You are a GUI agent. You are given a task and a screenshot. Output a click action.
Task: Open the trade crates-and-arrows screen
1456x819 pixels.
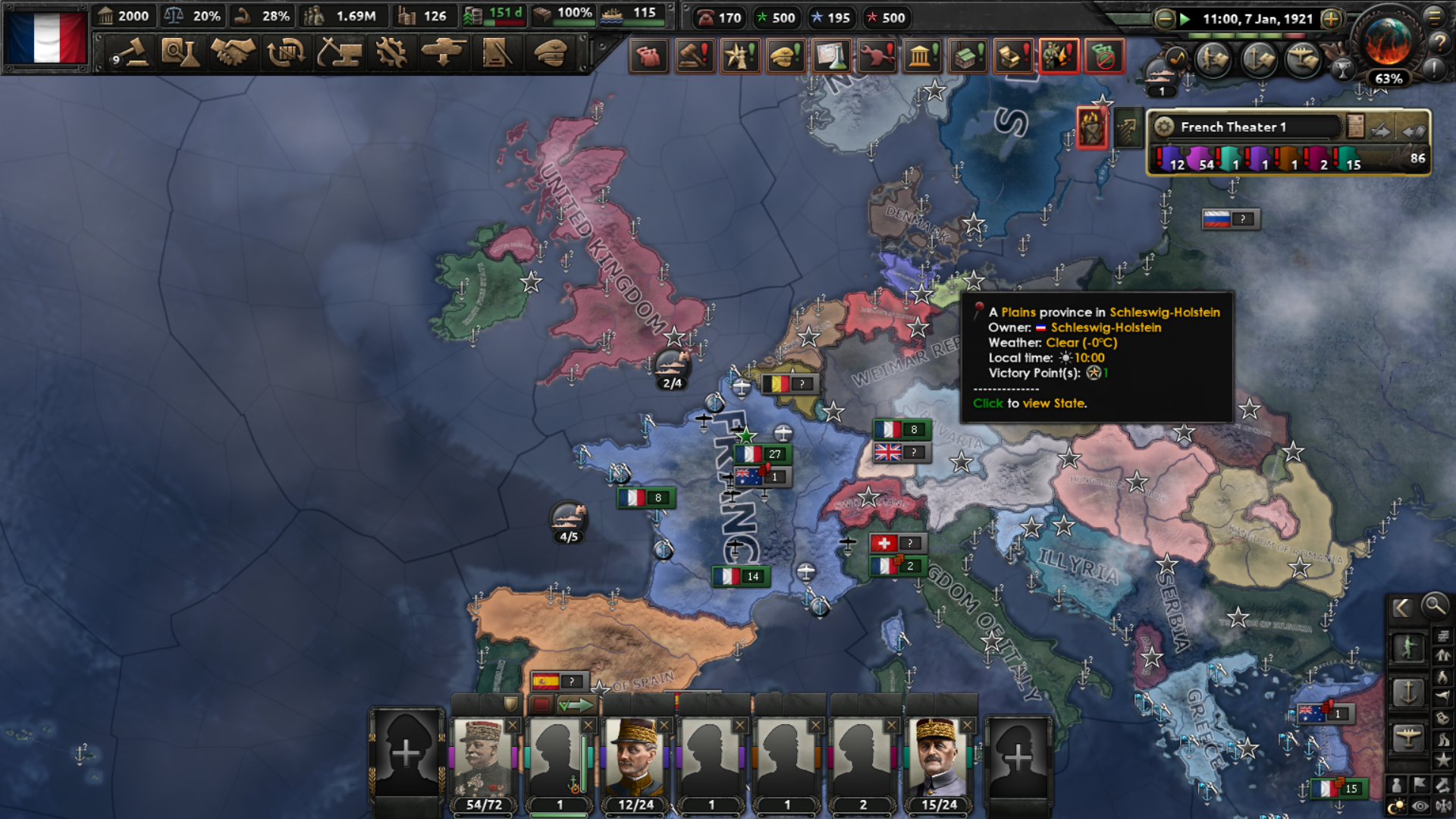click(286, 53)
